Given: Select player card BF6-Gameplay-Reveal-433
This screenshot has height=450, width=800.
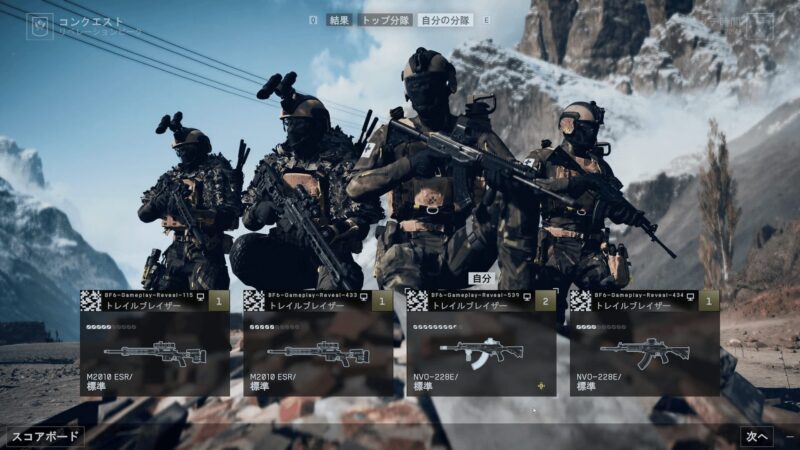Looking at the screenshot, I should pyautogui.click(x=318, y=342).
